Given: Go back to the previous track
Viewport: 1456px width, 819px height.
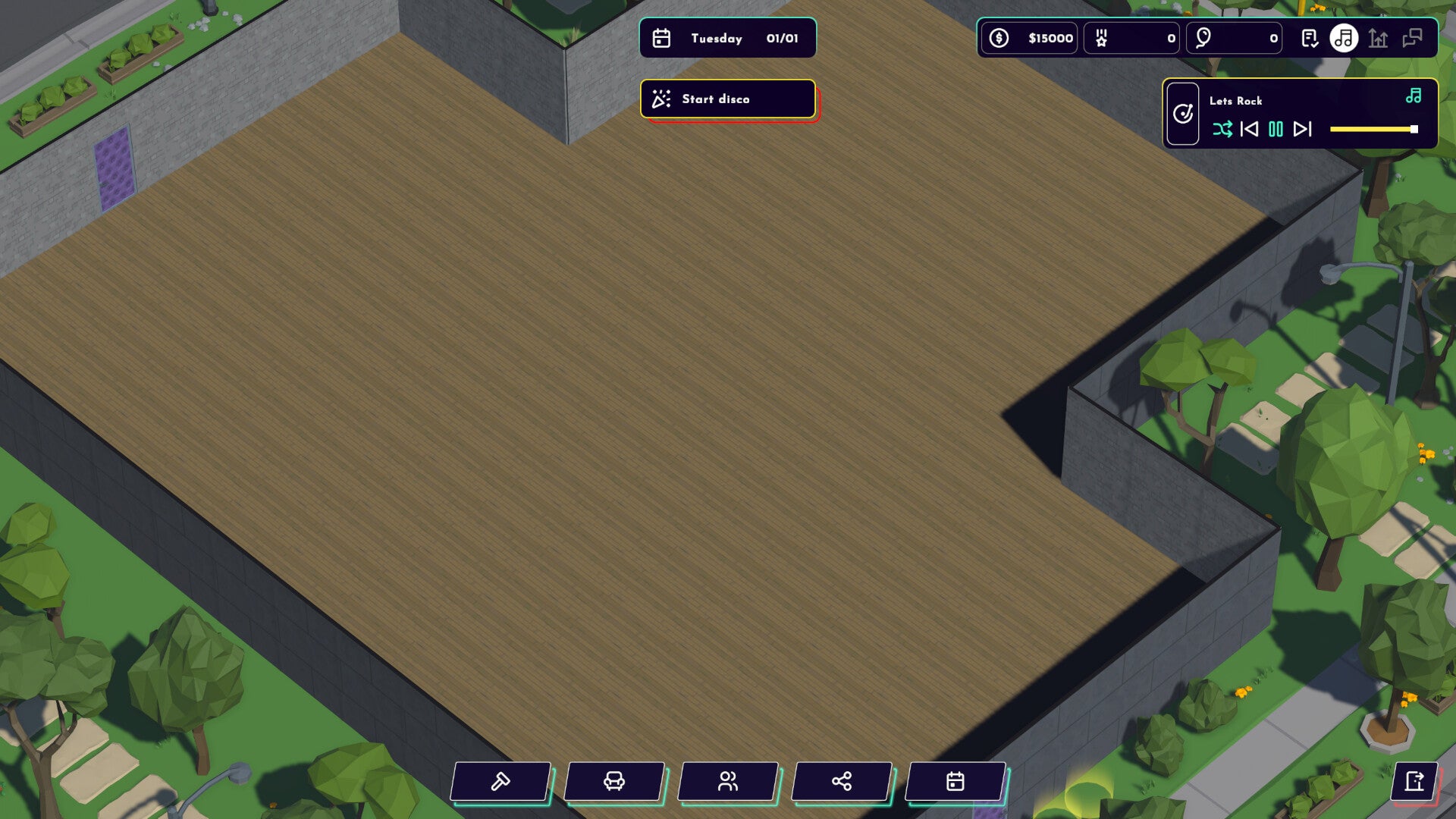Looking at the screenshot, I should pos(1250,130).
